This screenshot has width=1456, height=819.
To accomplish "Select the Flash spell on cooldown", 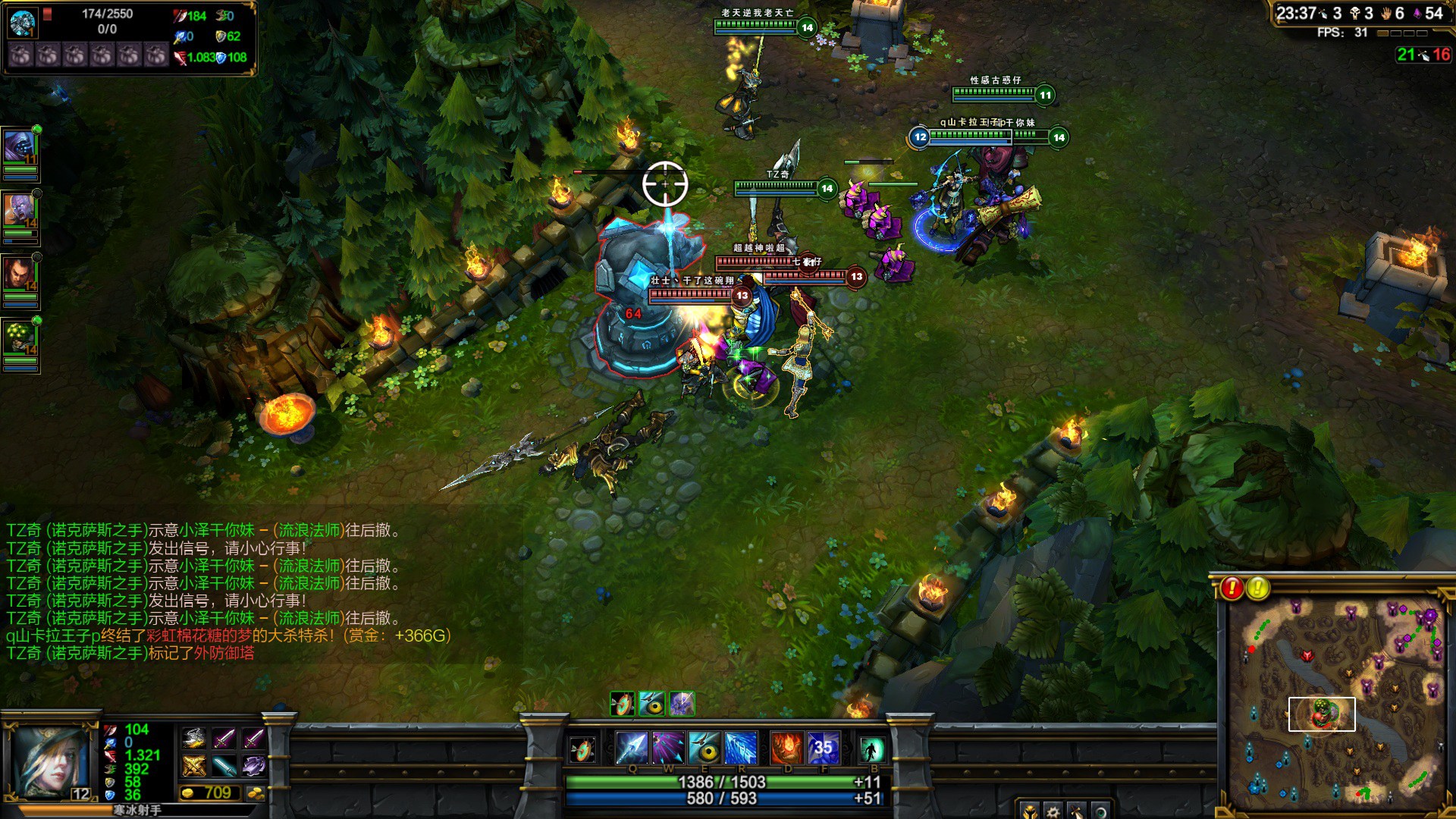I will click(x=824, y=748).
